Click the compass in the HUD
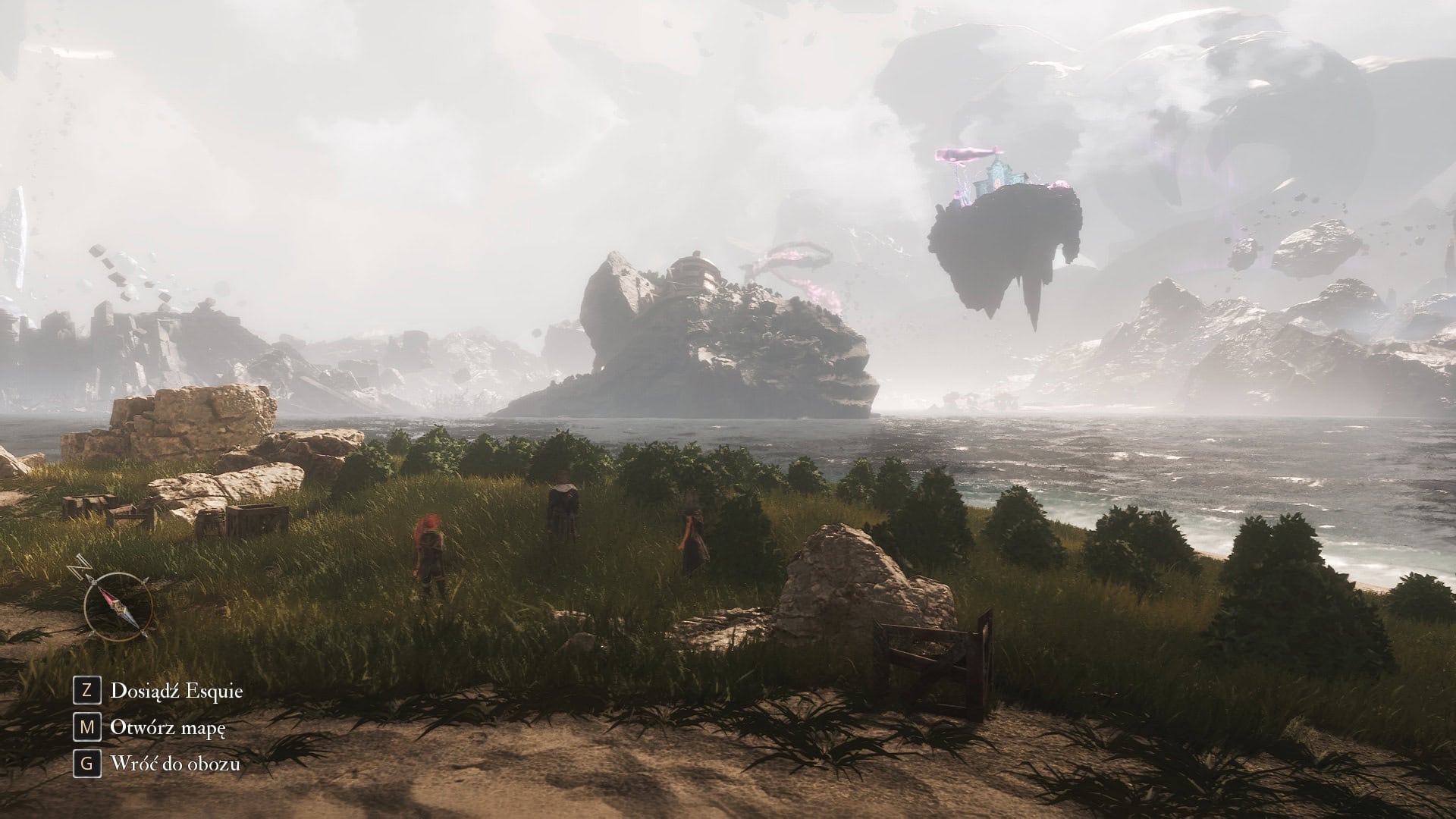This screenshot has width=1456, height=819. [118, 604]
